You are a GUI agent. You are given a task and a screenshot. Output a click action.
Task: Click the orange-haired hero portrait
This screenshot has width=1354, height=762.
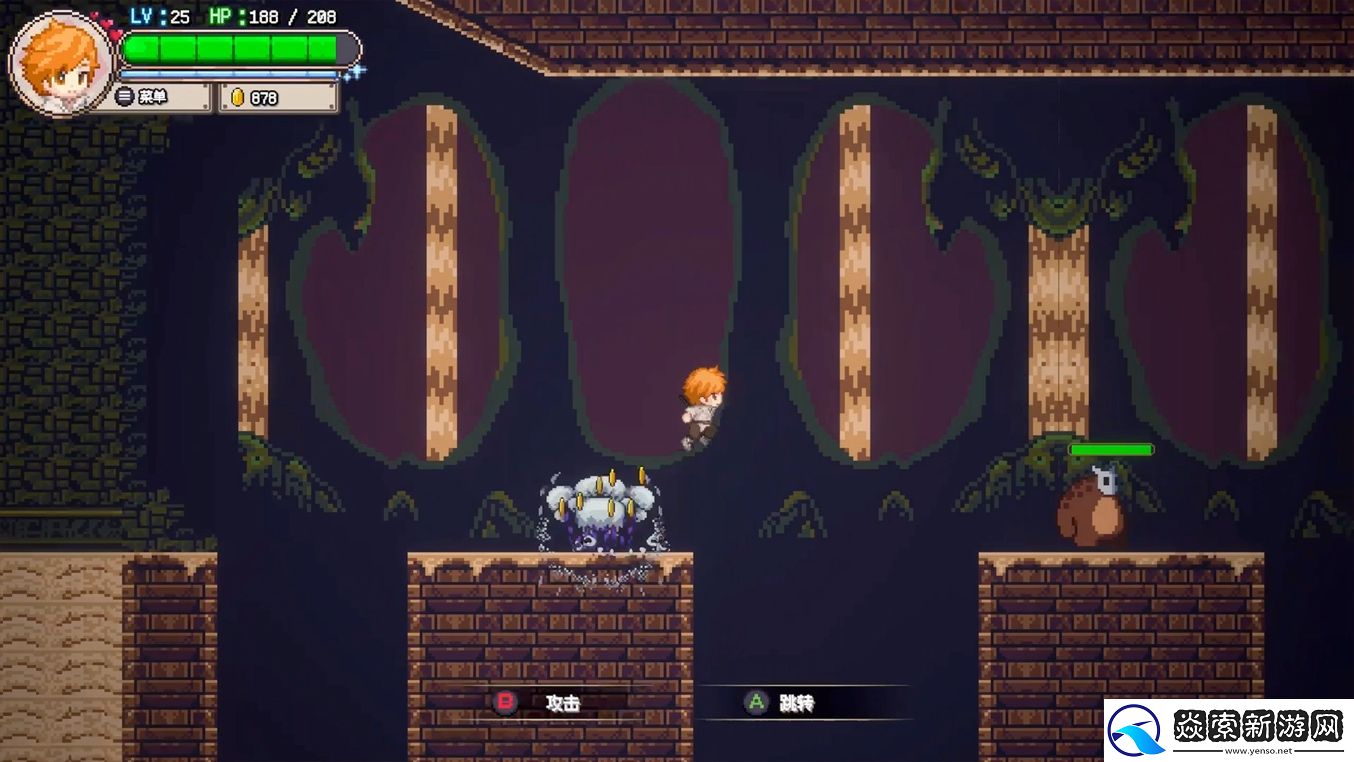pos(60,62)
